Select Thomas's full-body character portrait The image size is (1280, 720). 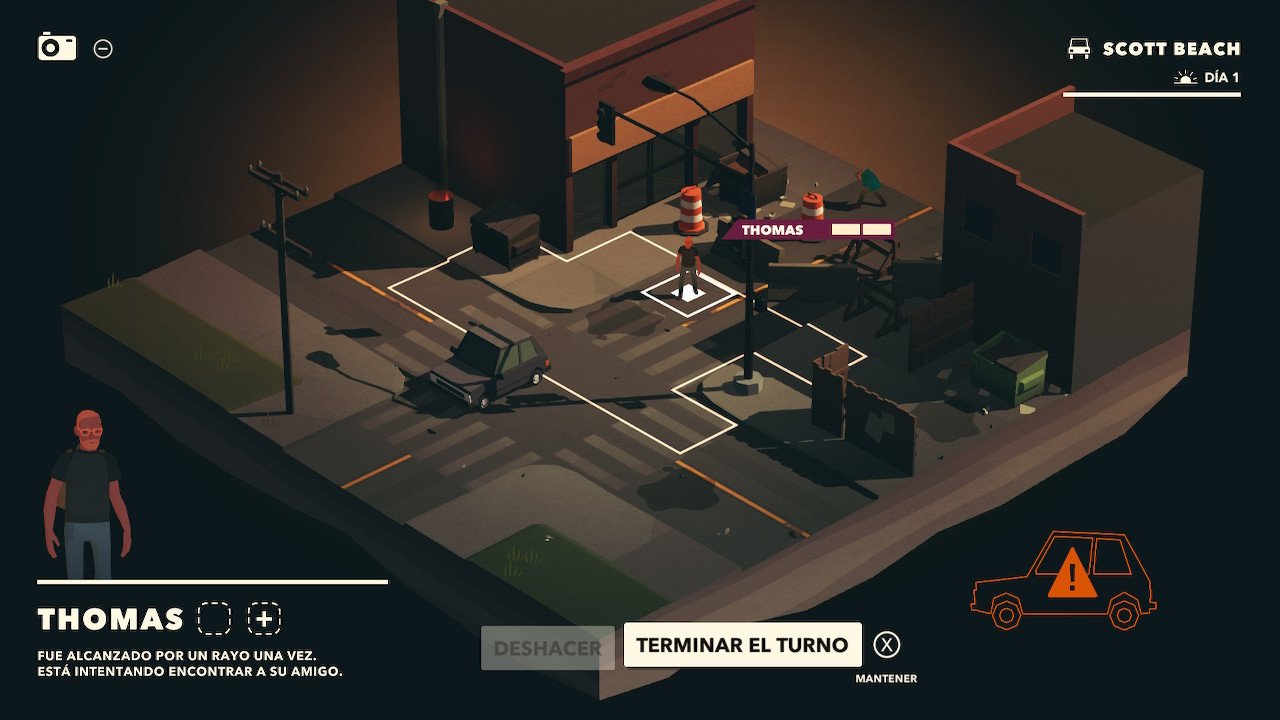tap(87, 494)
